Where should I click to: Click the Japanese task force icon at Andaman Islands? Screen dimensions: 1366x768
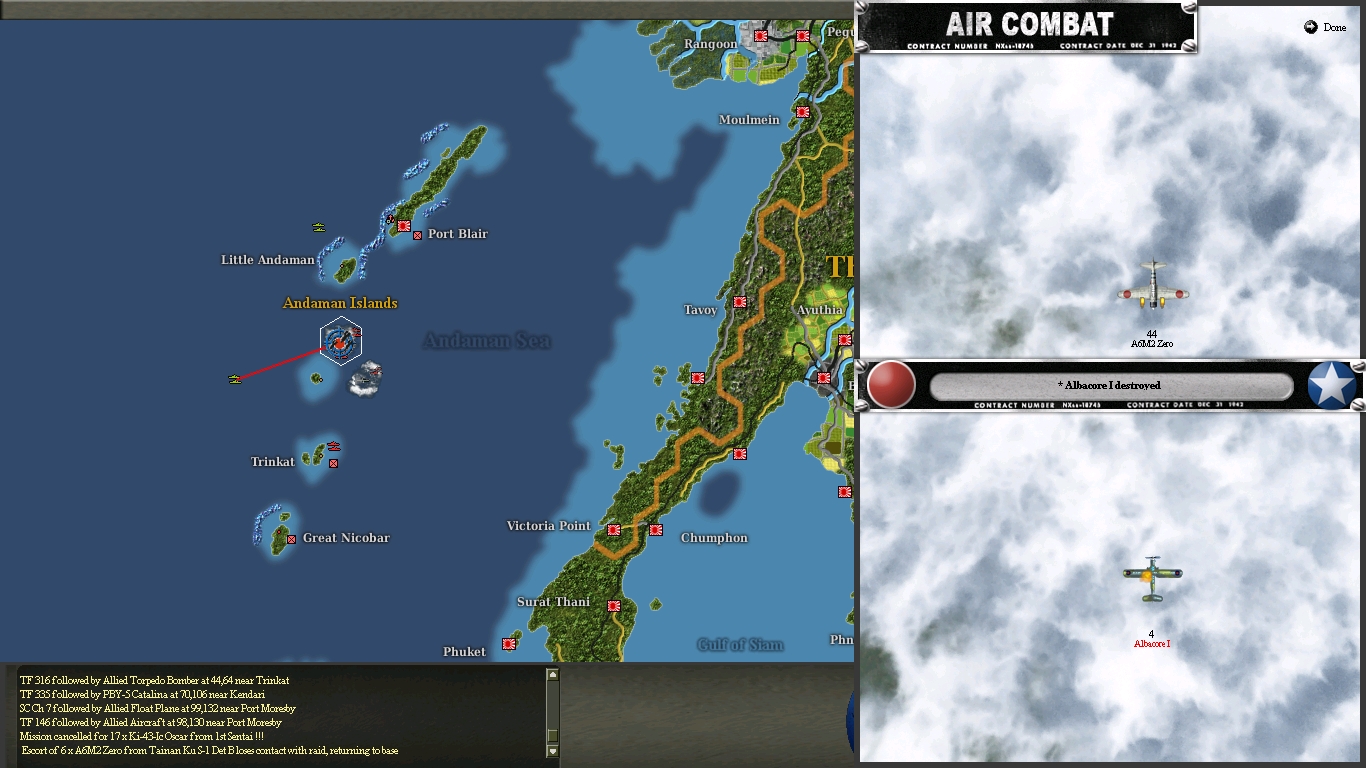click(341, 341)
